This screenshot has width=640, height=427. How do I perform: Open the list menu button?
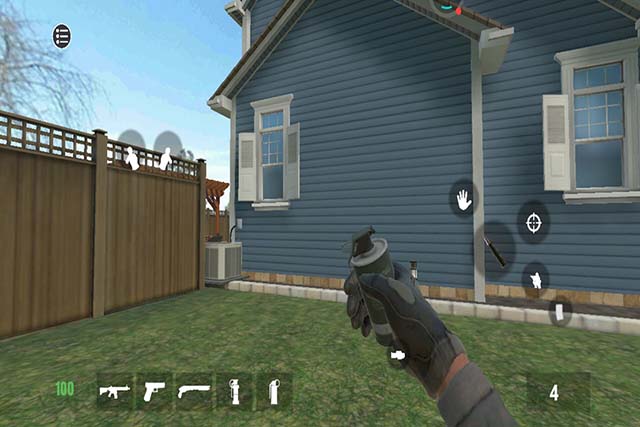[x=62, y=36]
